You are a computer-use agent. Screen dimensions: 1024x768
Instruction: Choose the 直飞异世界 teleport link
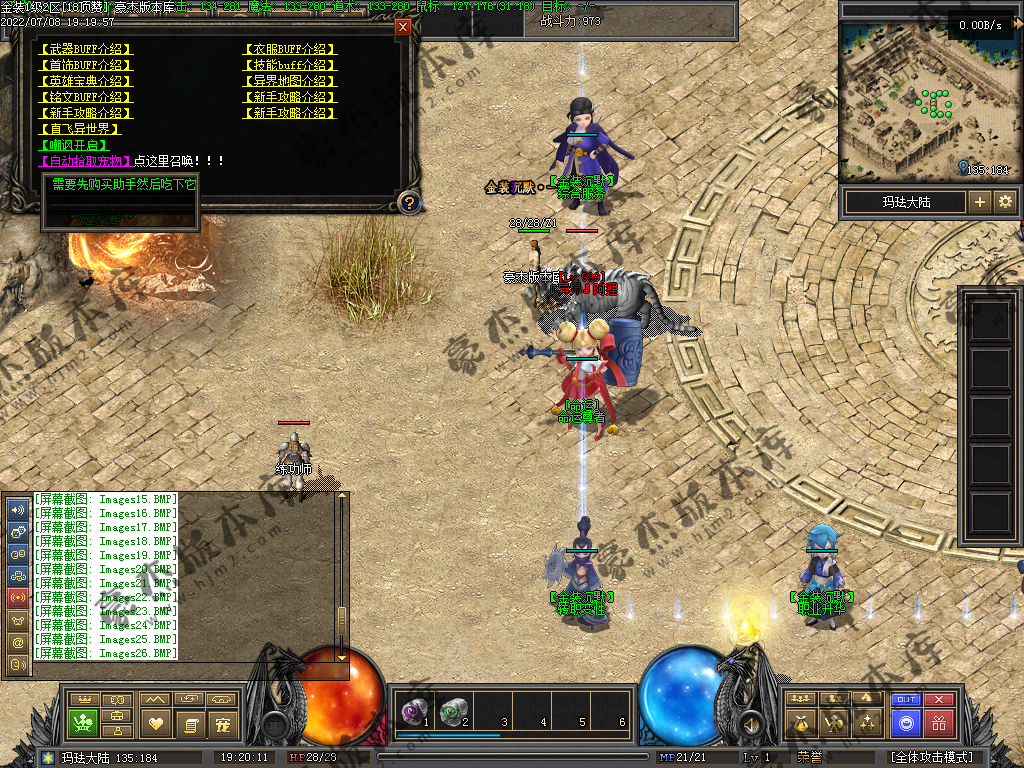pyautogui.click(x=80, y=129)
